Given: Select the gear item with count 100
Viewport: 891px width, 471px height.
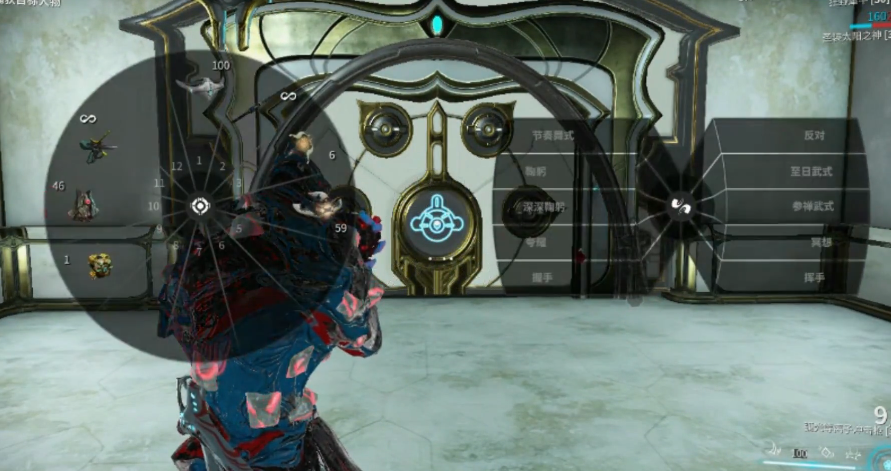Looking at the screenshot, I should [199, 86].
